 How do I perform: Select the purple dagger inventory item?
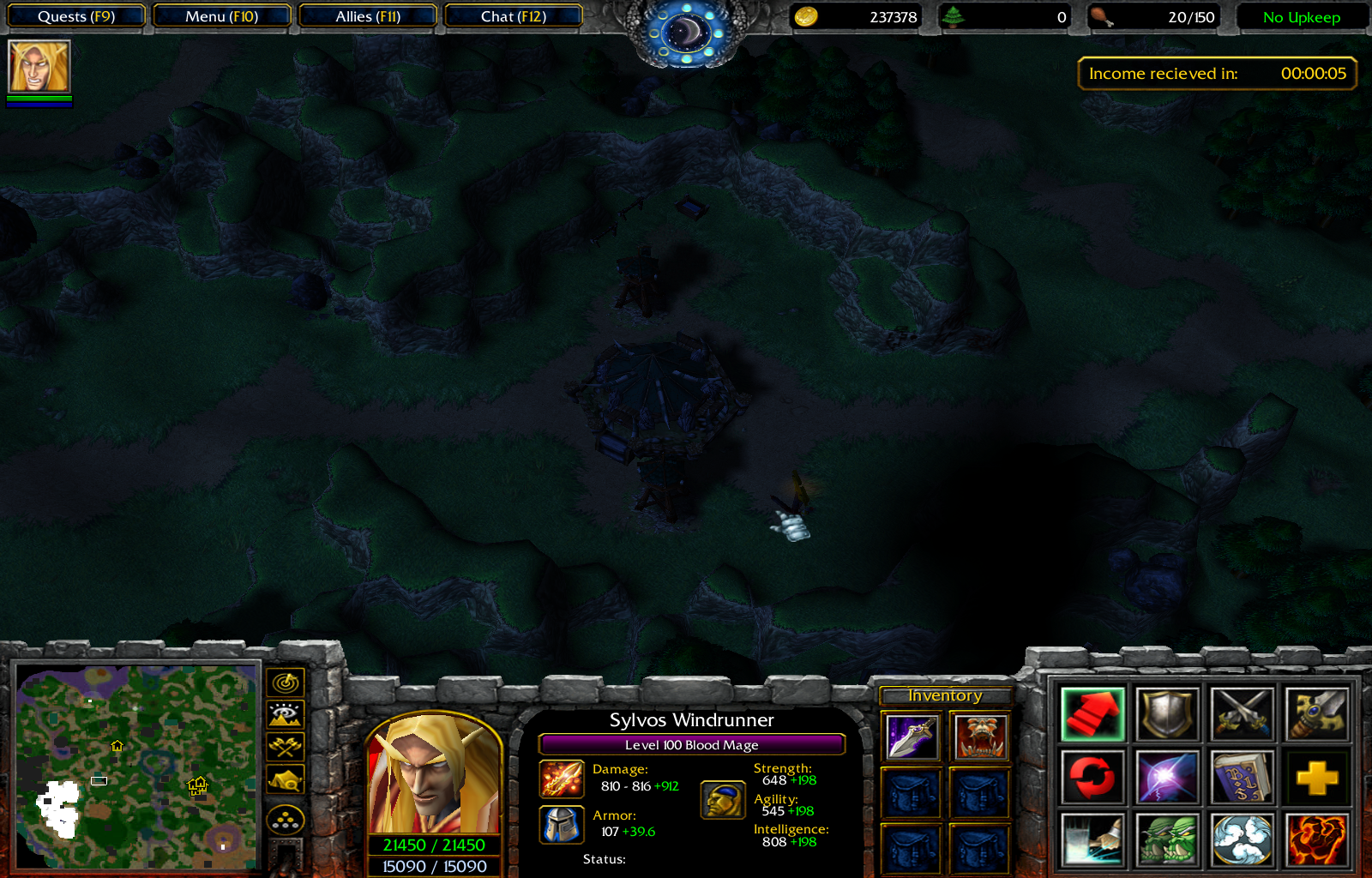coord(912,737)
